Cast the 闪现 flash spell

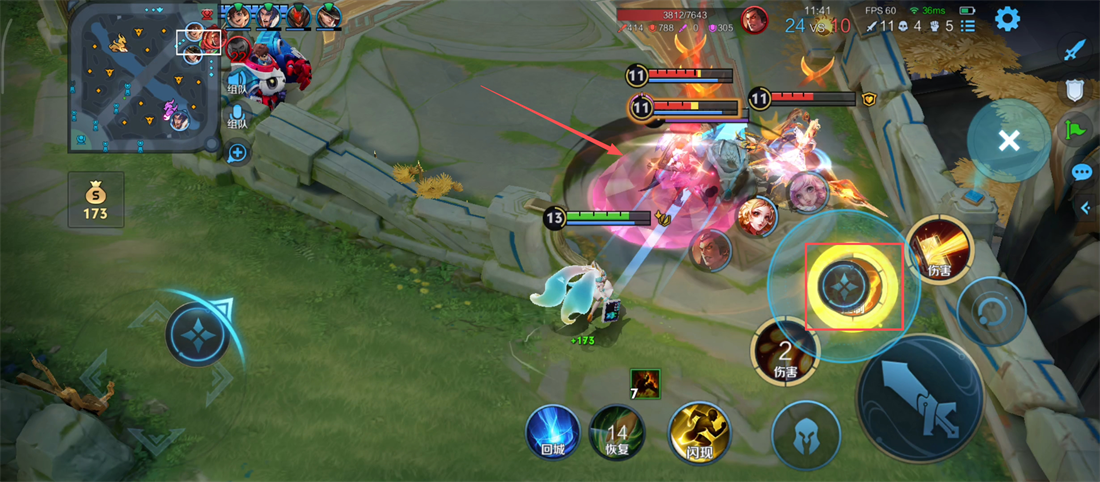[699, 433]
